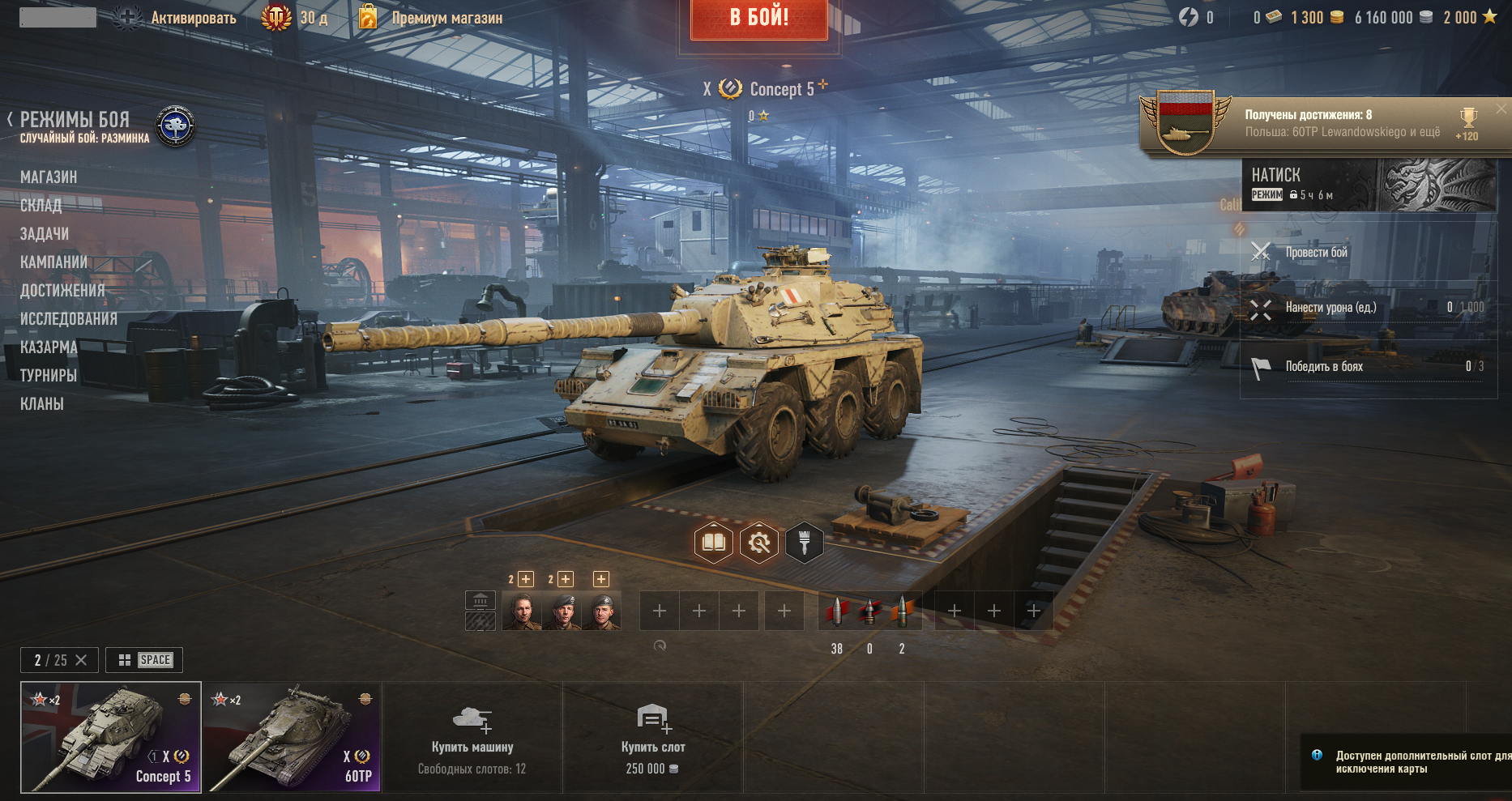
Task: Click the Активировать button in top bar
Action: click(193, 18)
